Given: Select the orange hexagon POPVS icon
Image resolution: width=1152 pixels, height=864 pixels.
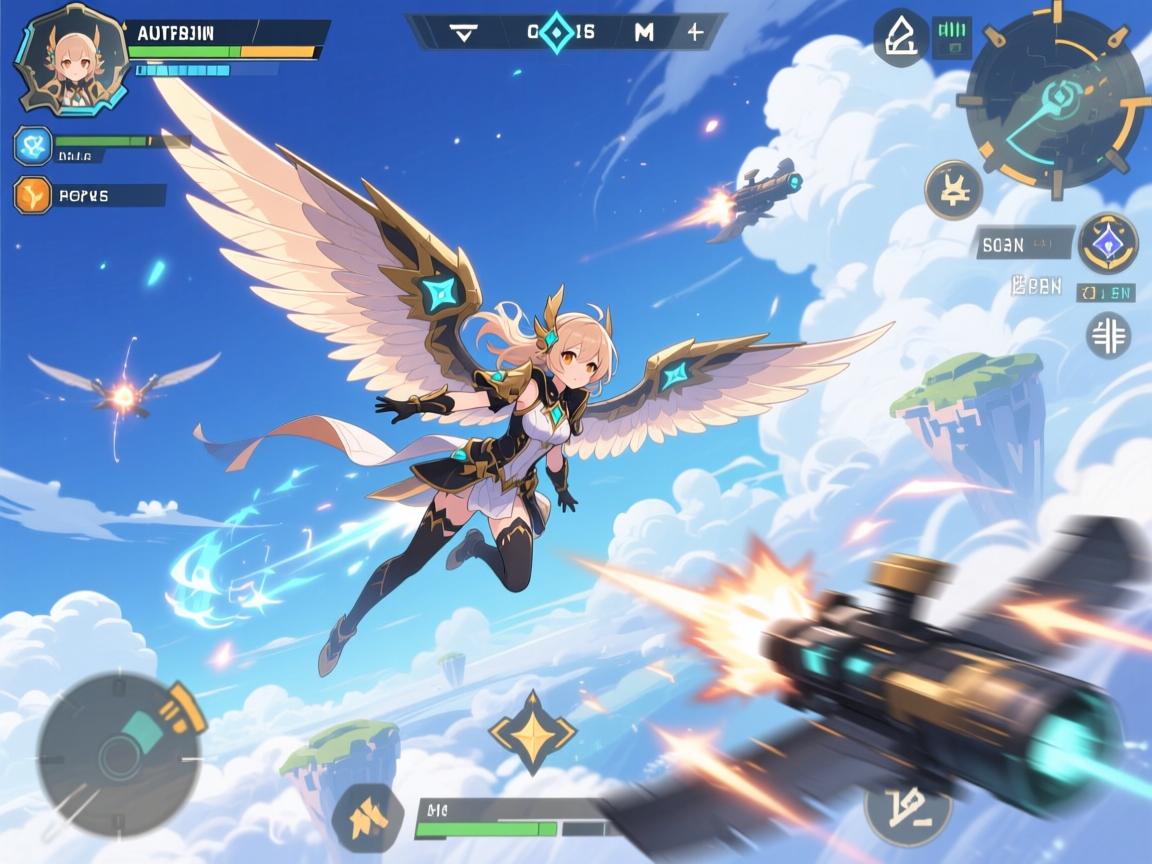Looking at the screenshot, I should [33, 195].
